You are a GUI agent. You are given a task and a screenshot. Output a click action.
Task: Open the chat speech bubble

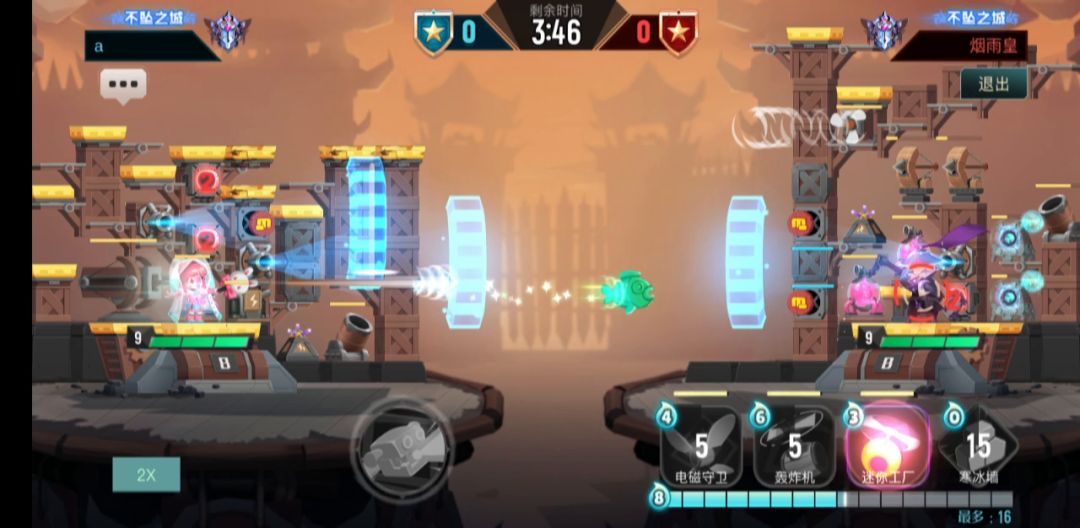tap(123, 85)
